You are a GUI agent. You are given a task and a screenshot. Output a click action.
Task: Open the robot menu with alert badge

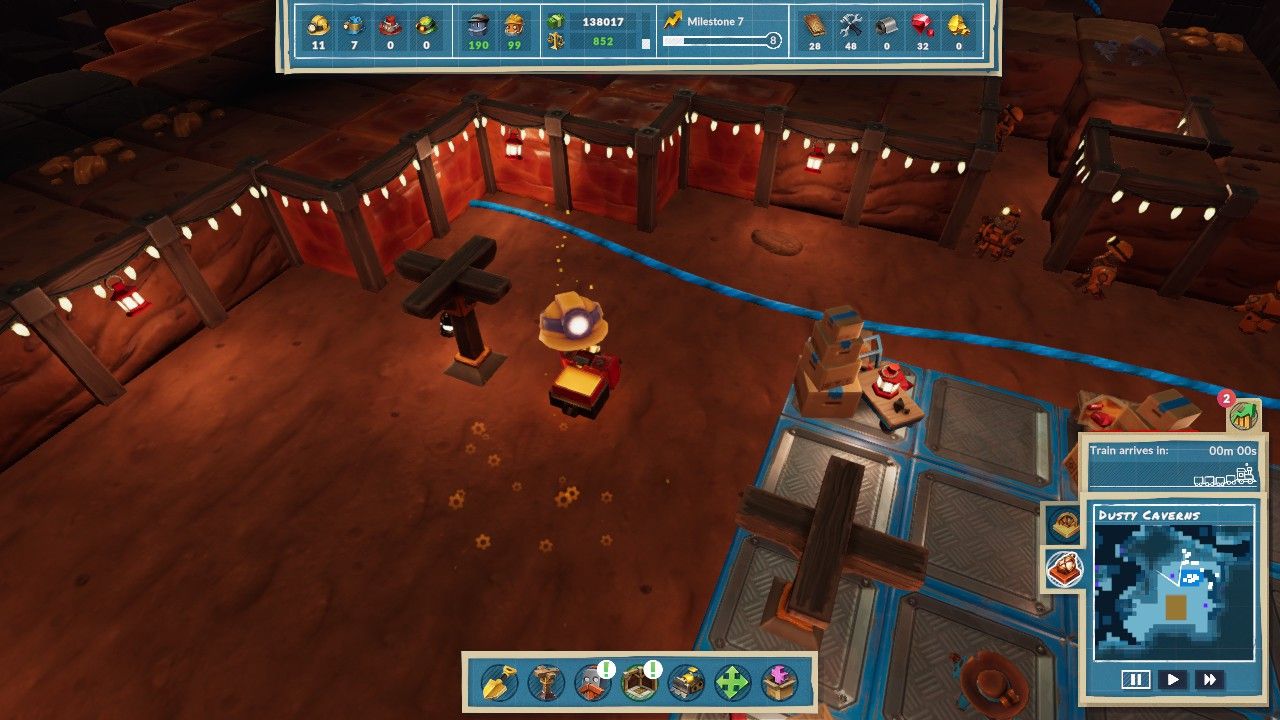tap(593, 683)
